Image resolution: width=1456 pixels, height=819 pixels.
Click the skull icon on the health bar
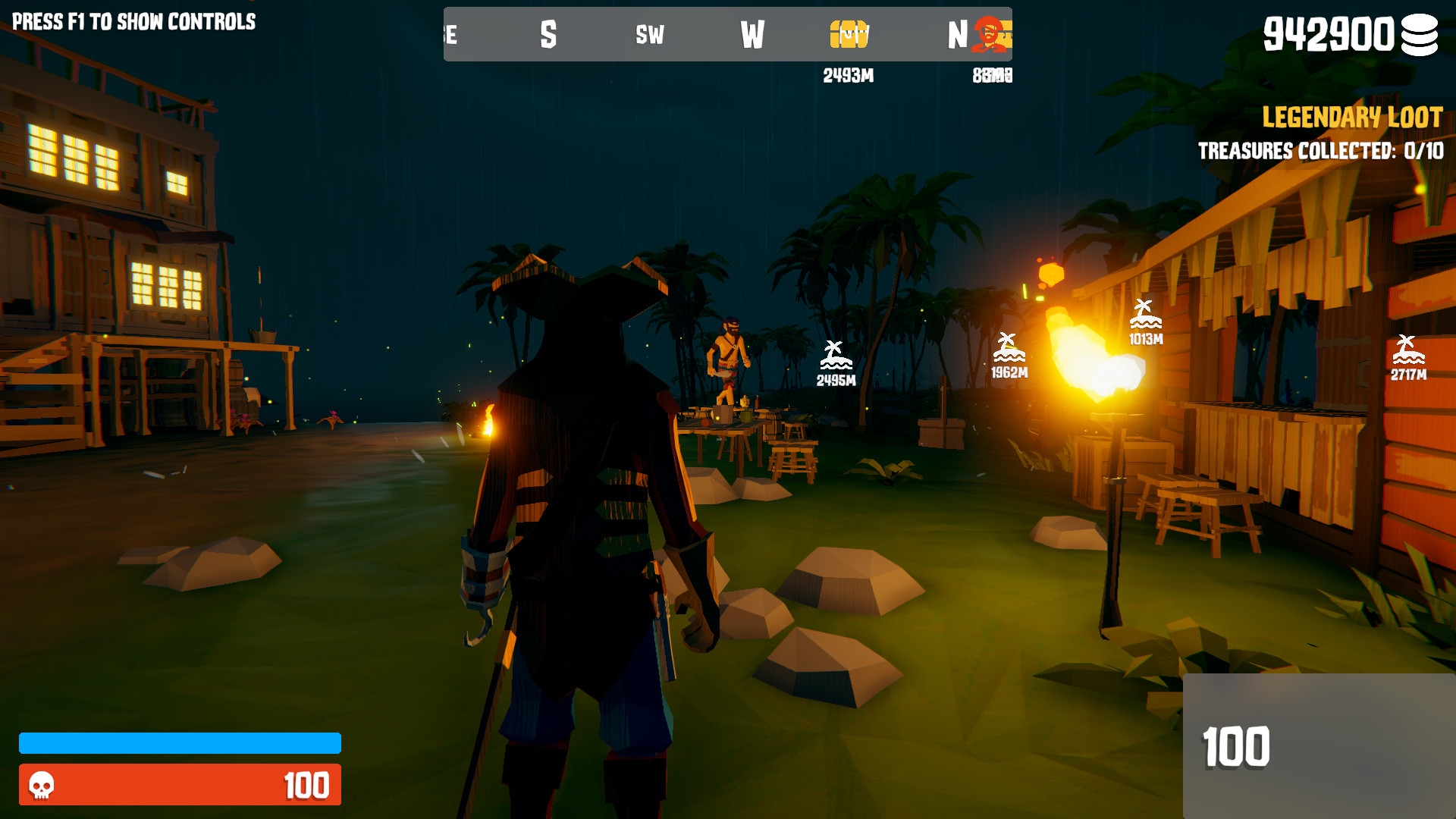tap(42, 787)
